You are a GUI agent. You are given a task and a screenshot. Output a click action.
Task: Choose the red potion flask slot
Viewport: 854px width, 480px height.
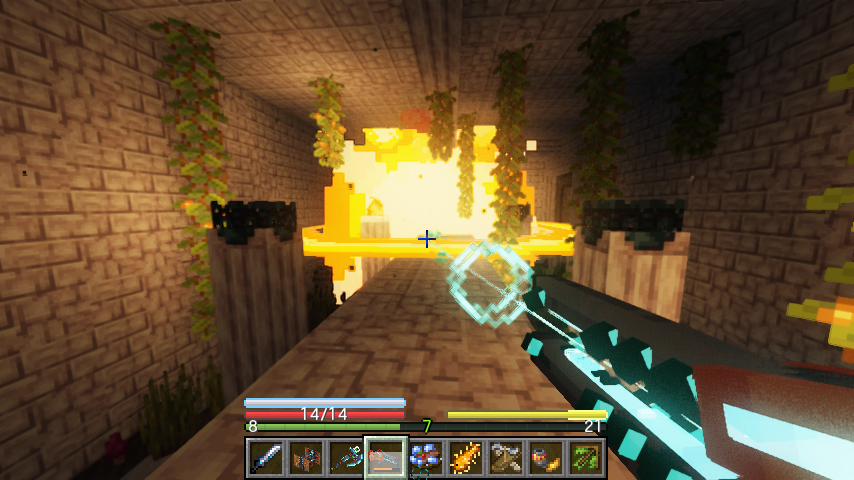546,458
